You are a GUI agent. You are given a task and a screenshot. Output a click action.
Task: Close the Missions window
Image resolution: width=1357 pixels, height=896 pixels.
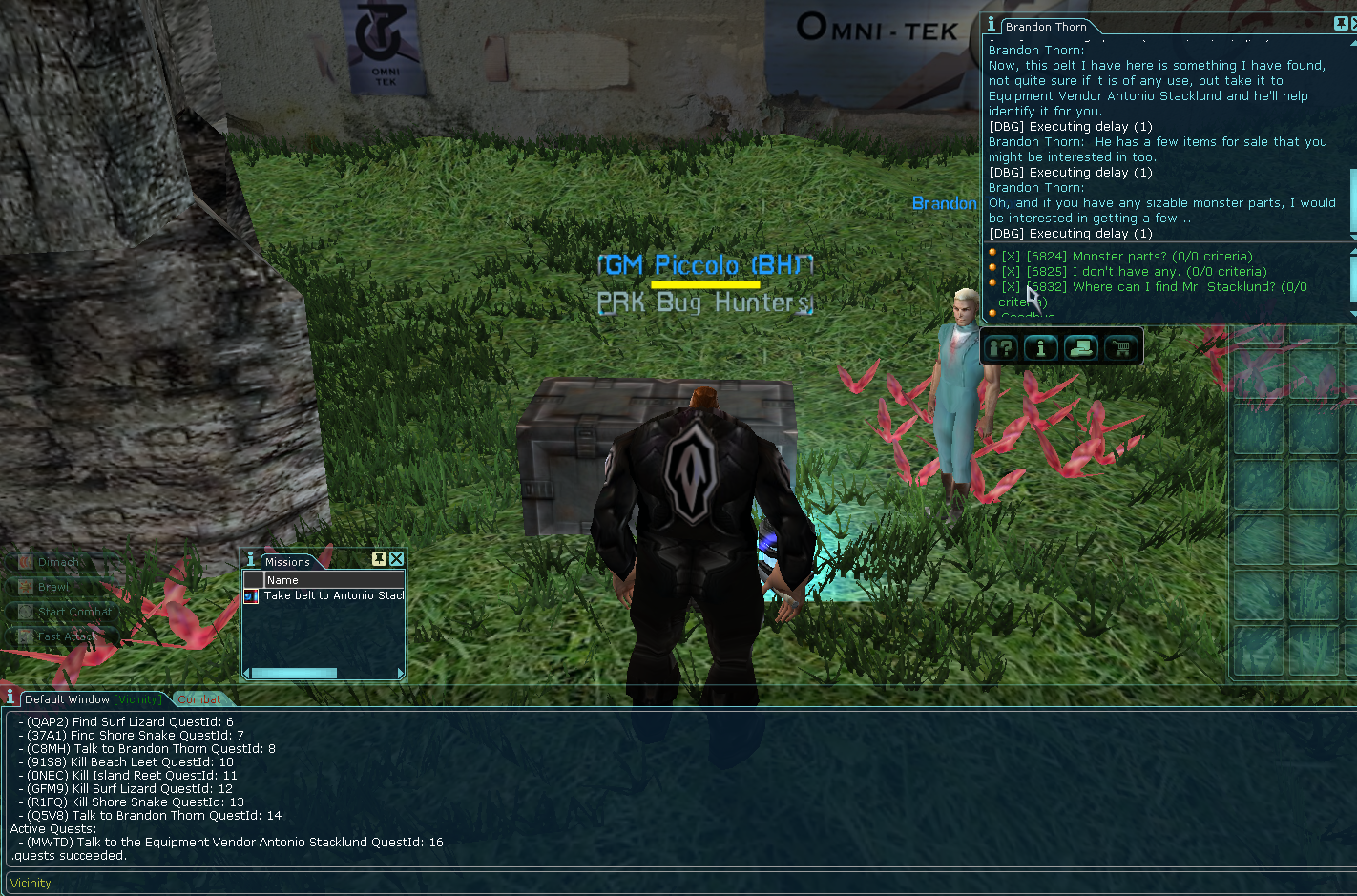point(397,559)
